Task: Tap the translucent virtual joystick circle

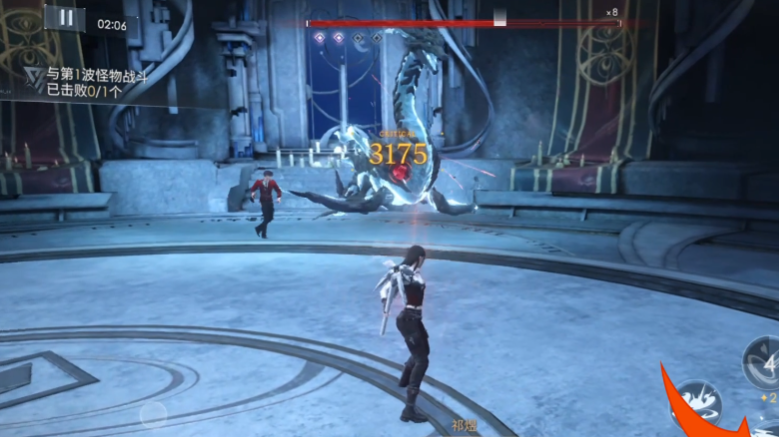Action: 153,413
